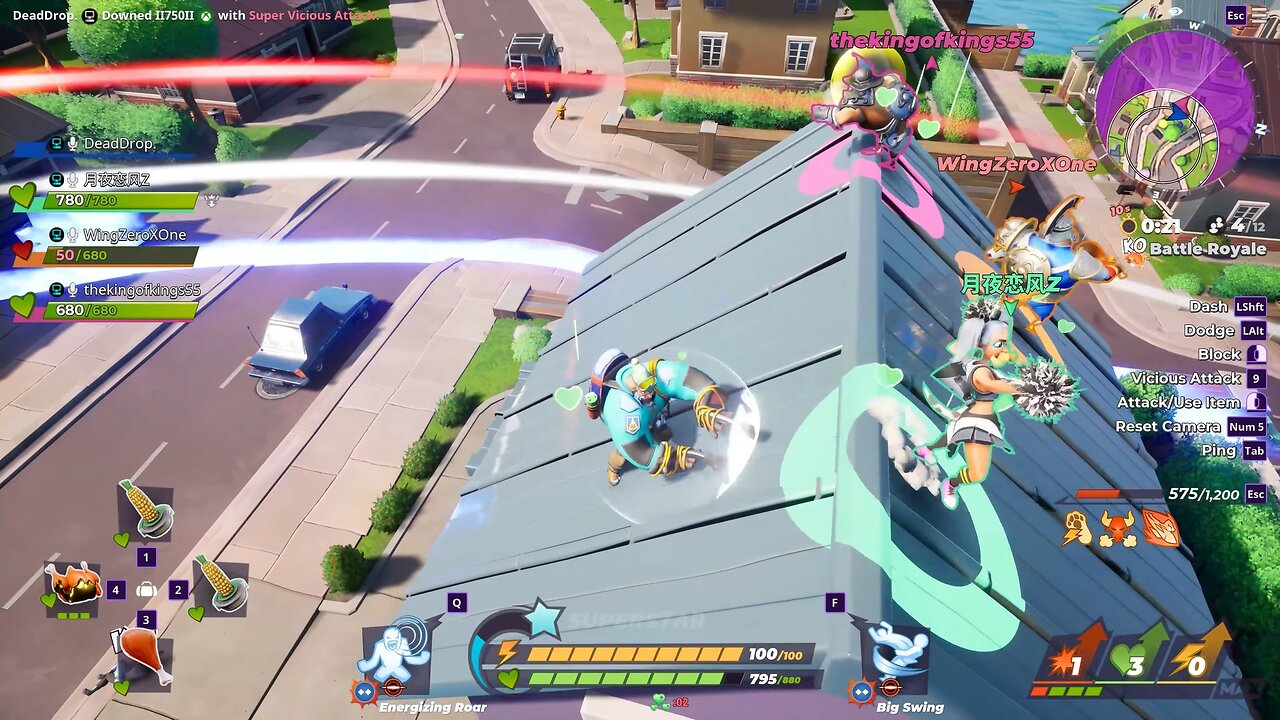Pick the roast chicken in slot 4

pos(73,584)
